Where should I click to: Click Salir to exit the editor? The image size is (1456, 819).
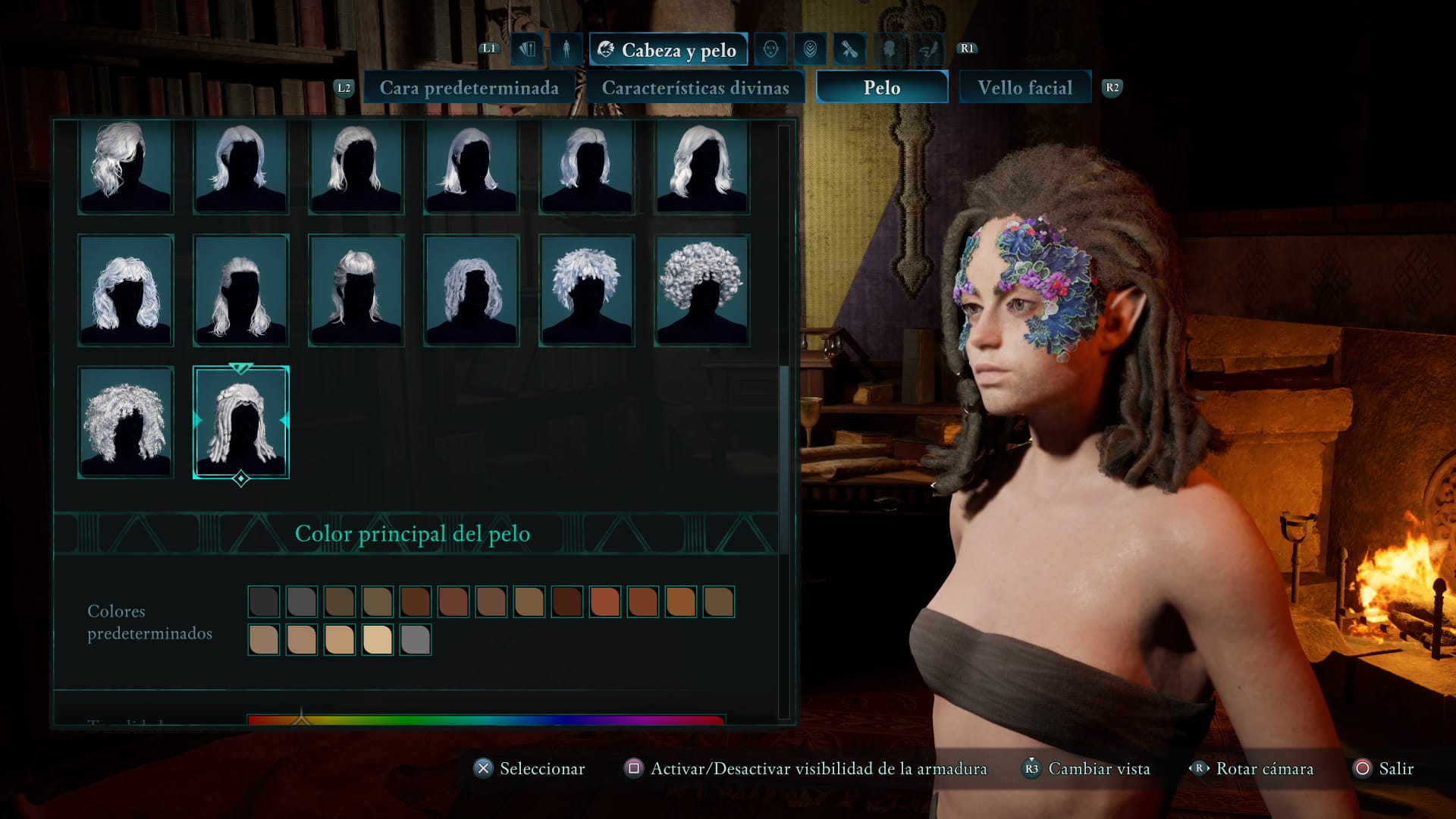tap(1396, 768)
